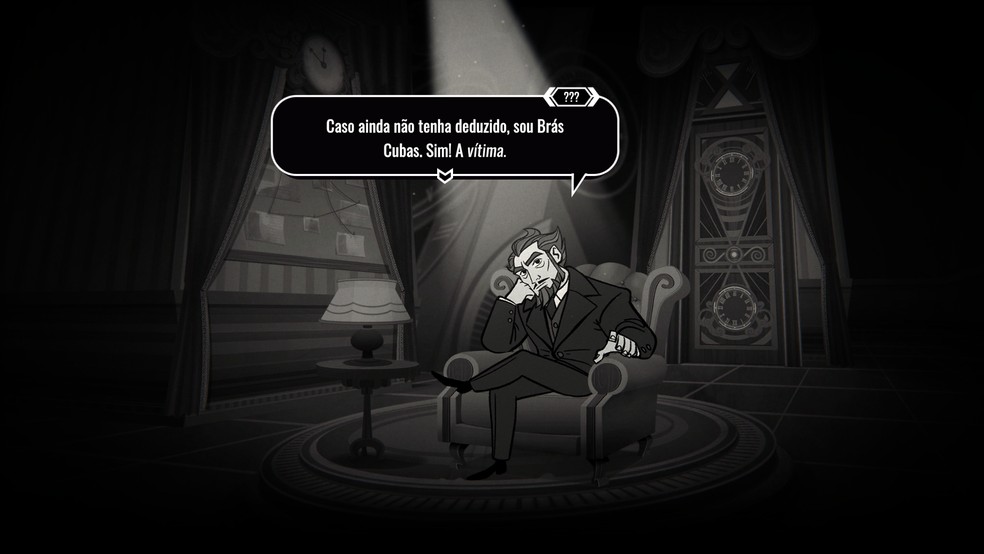Advance dialogue with the down arrow indicator

click(446, 176)
